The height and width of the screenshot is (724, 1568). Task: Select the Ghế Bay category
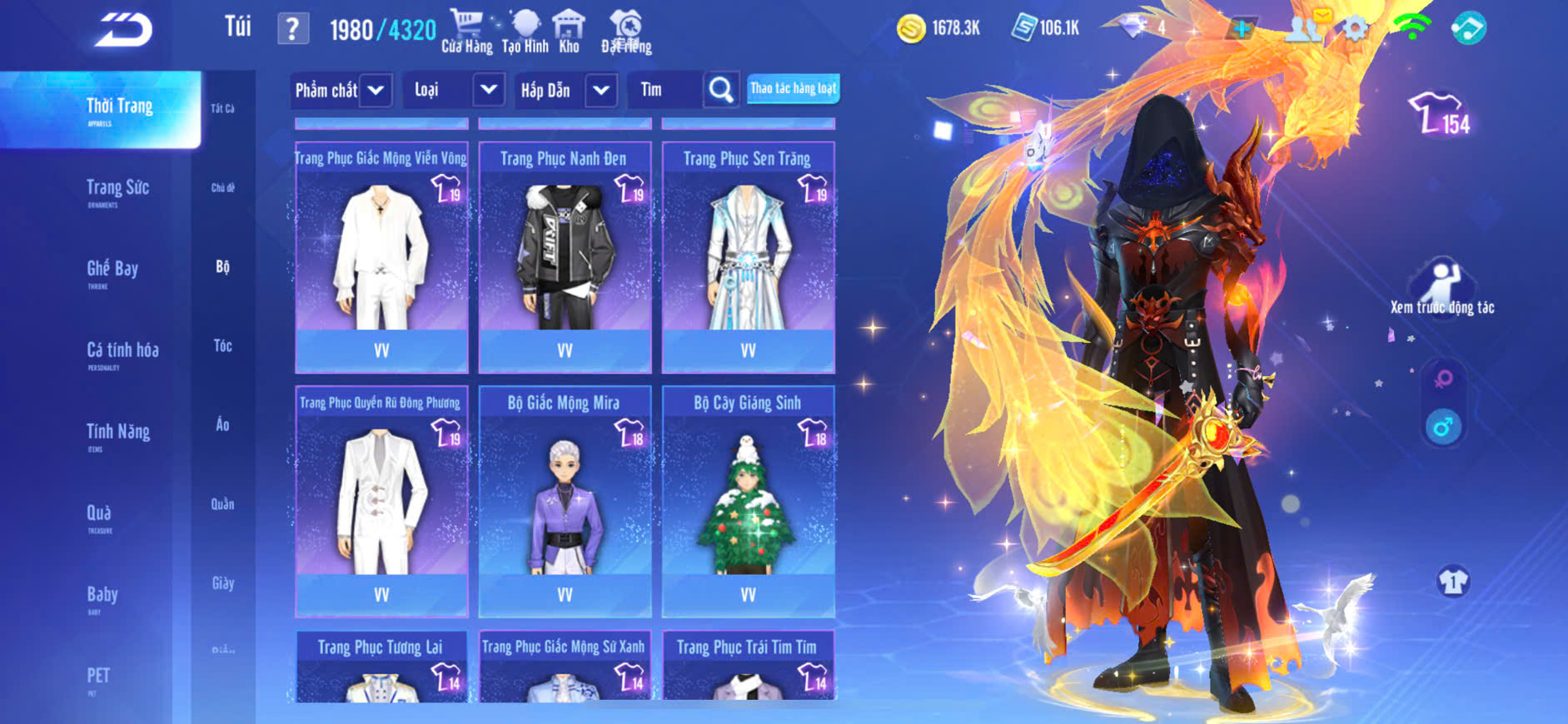(x=112, y=271)
